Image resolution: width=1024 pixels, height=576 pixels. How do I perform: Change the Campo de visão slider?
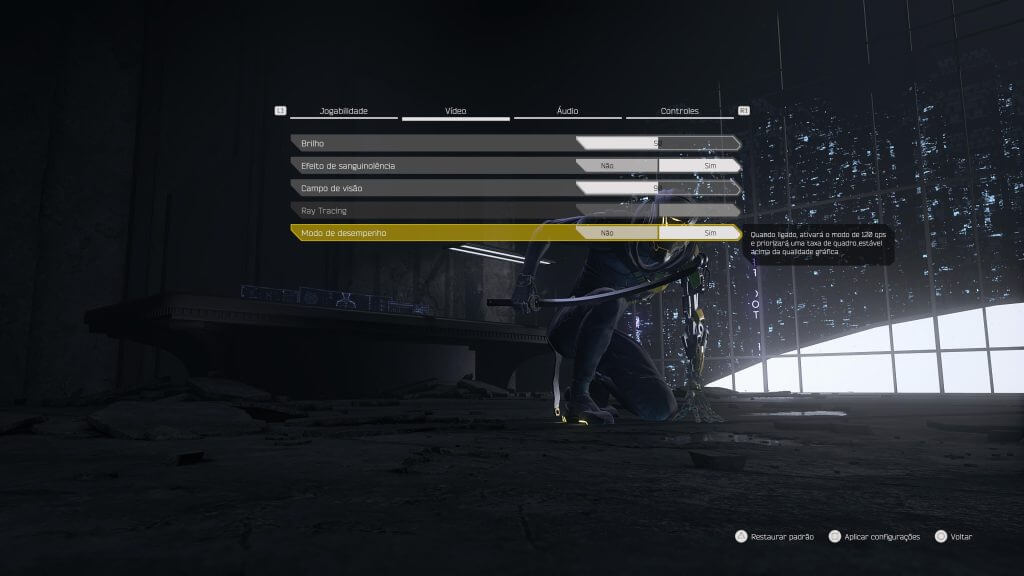[x=657, y=187]
